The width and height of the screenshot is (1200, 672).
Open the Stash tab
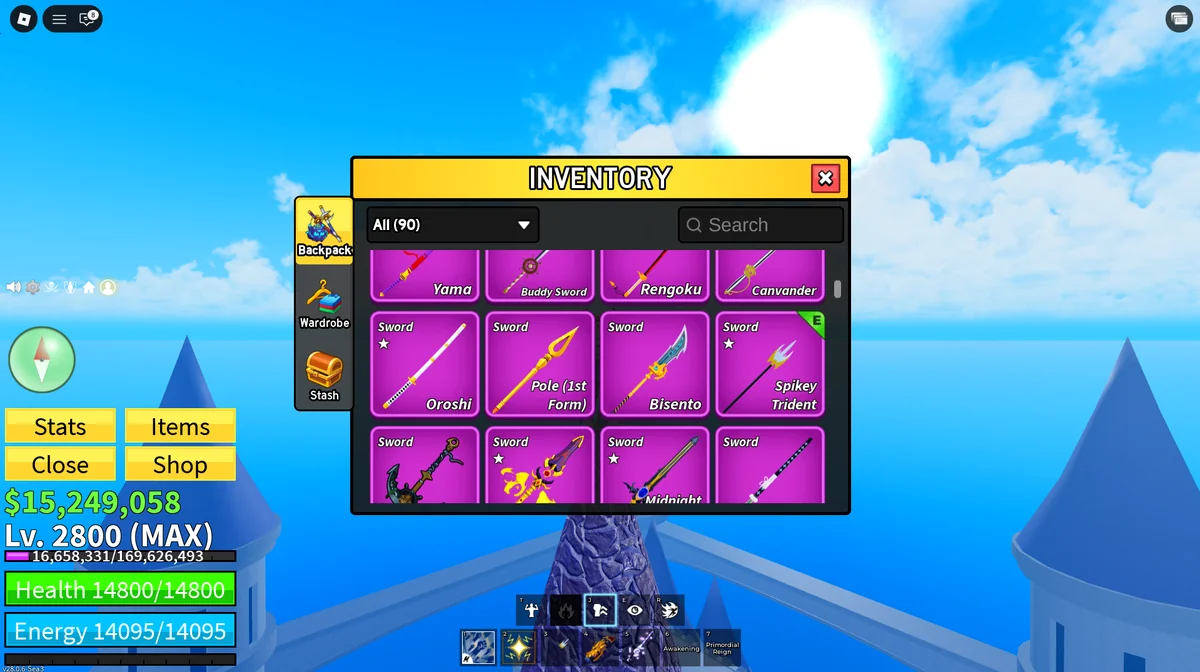click(x=324, y=376)
